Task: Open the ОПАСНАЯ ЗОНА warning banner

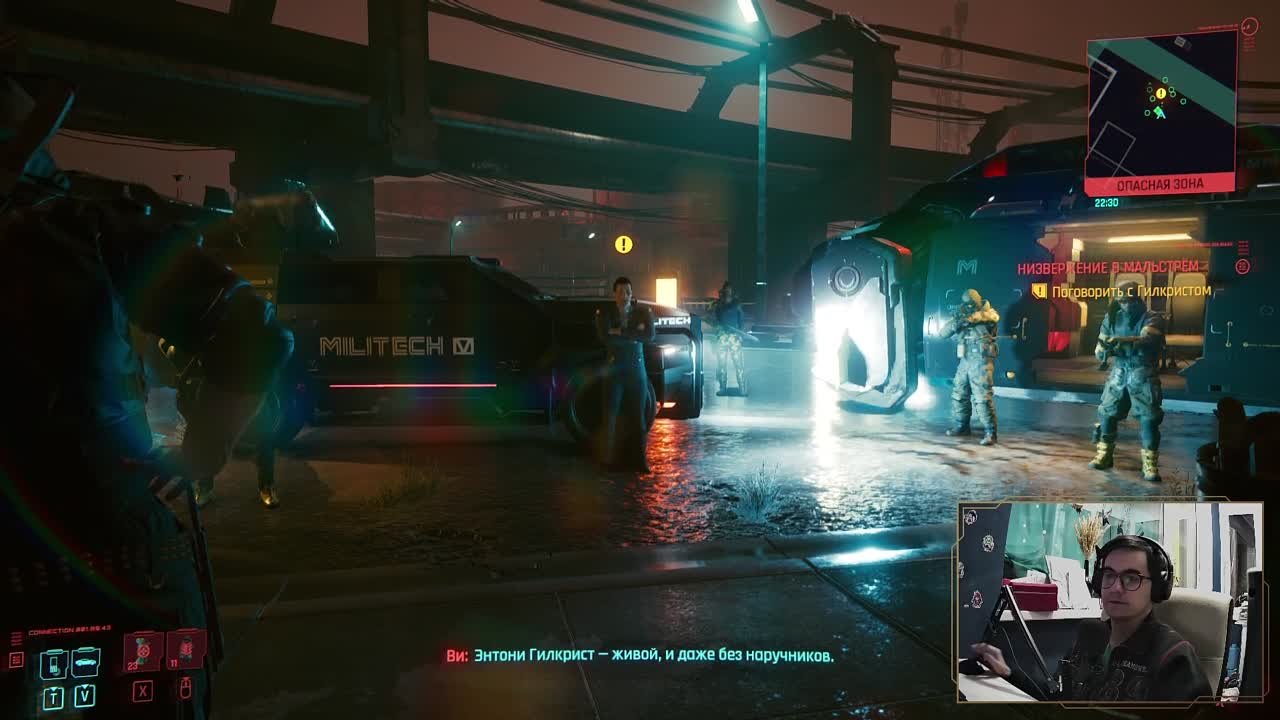Action: pyautogui.click(x=1160, y=183)
